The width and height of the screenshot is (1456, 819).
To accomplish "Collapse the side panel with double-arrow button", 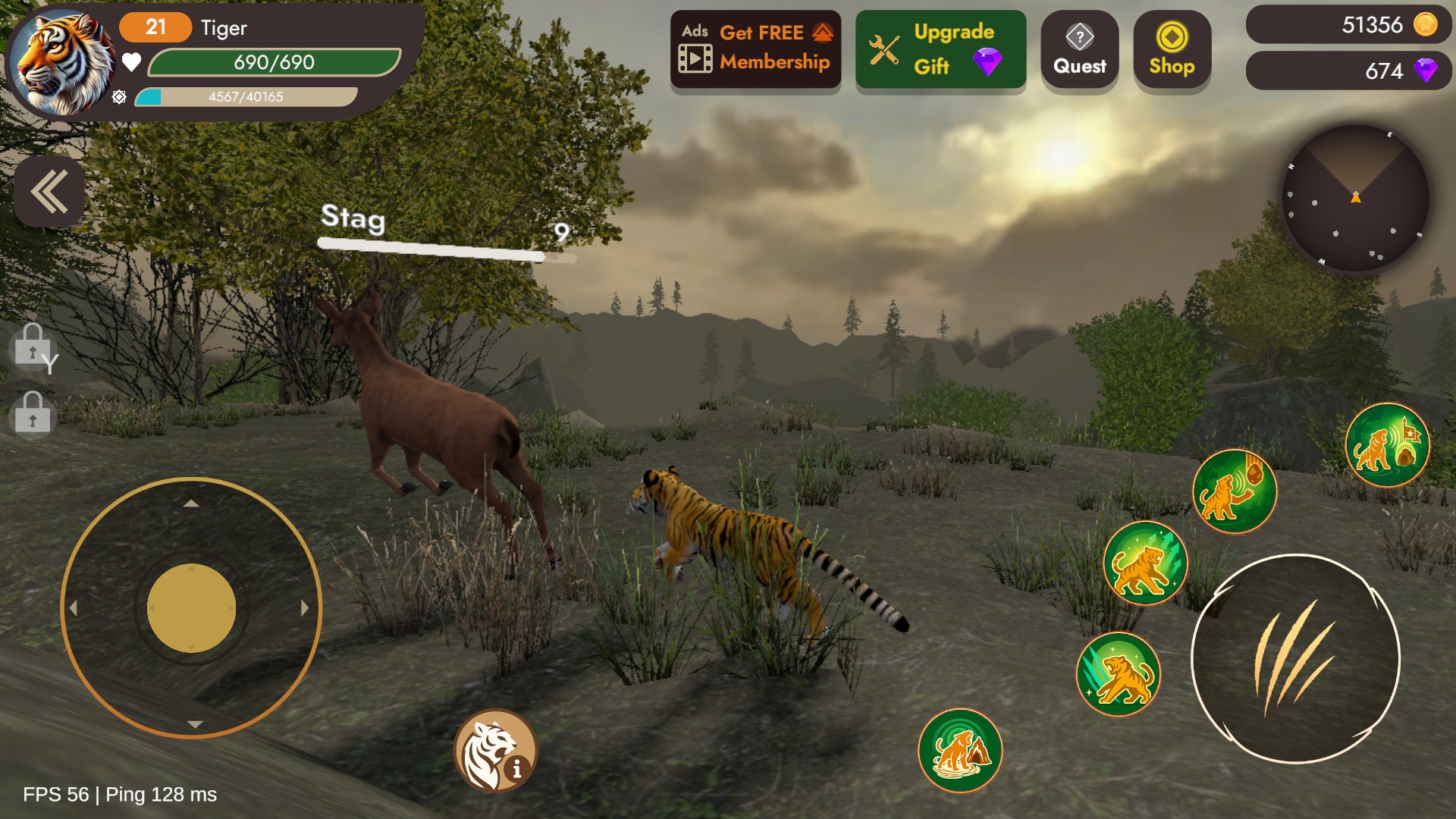I will (x=49, y=192).
